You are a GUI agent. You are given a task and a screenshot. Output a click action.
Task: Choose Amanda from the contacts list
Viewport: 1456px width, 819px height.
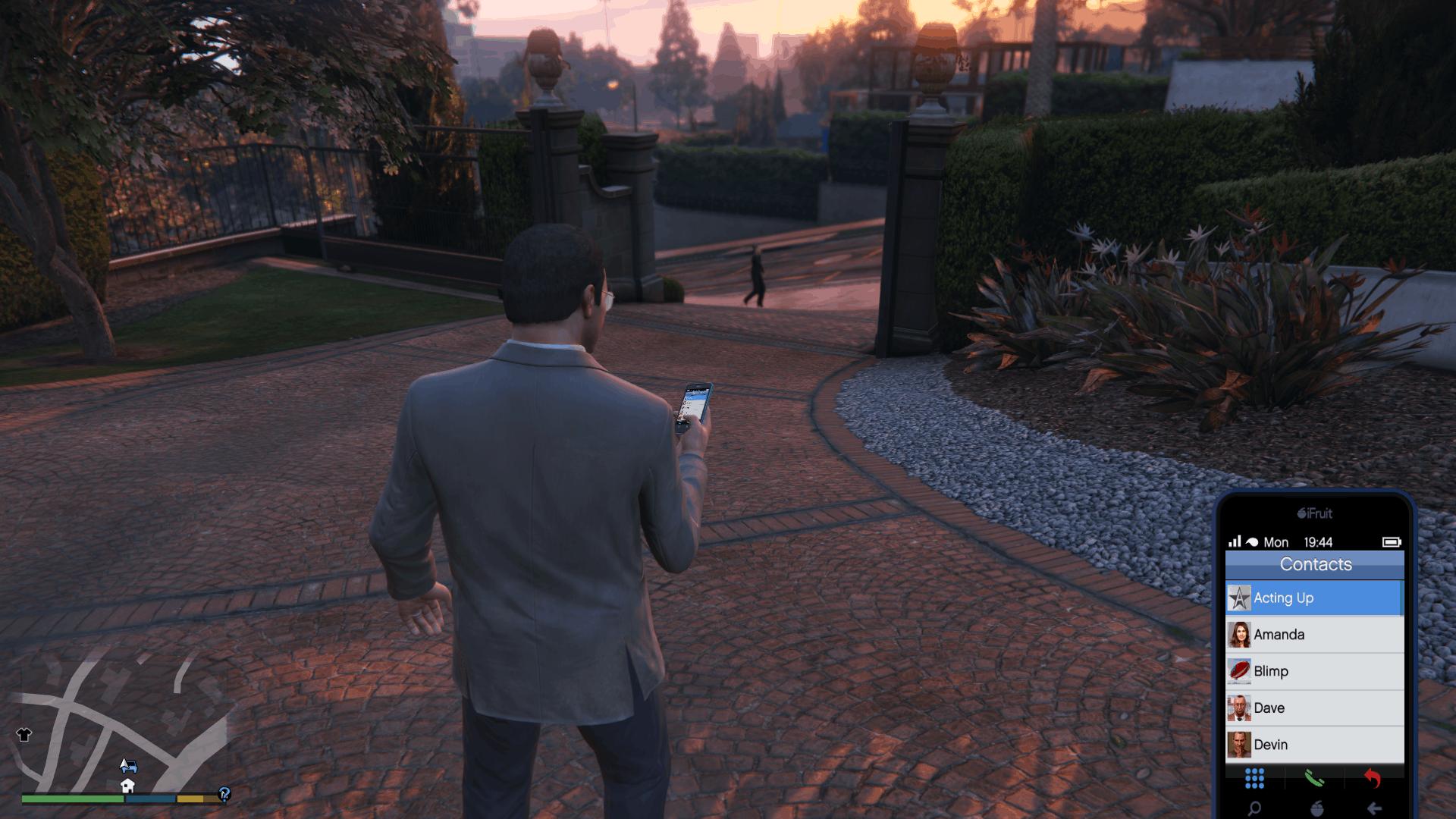1314,635
